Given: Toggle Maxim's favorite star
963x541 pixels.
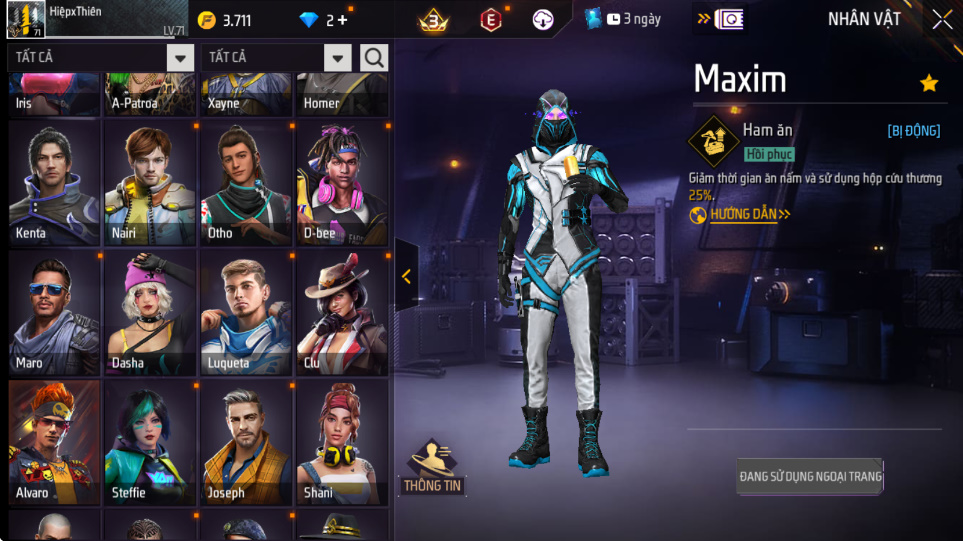Looking at the screenshot, I should pyautogui.click(x=929, y=83).
